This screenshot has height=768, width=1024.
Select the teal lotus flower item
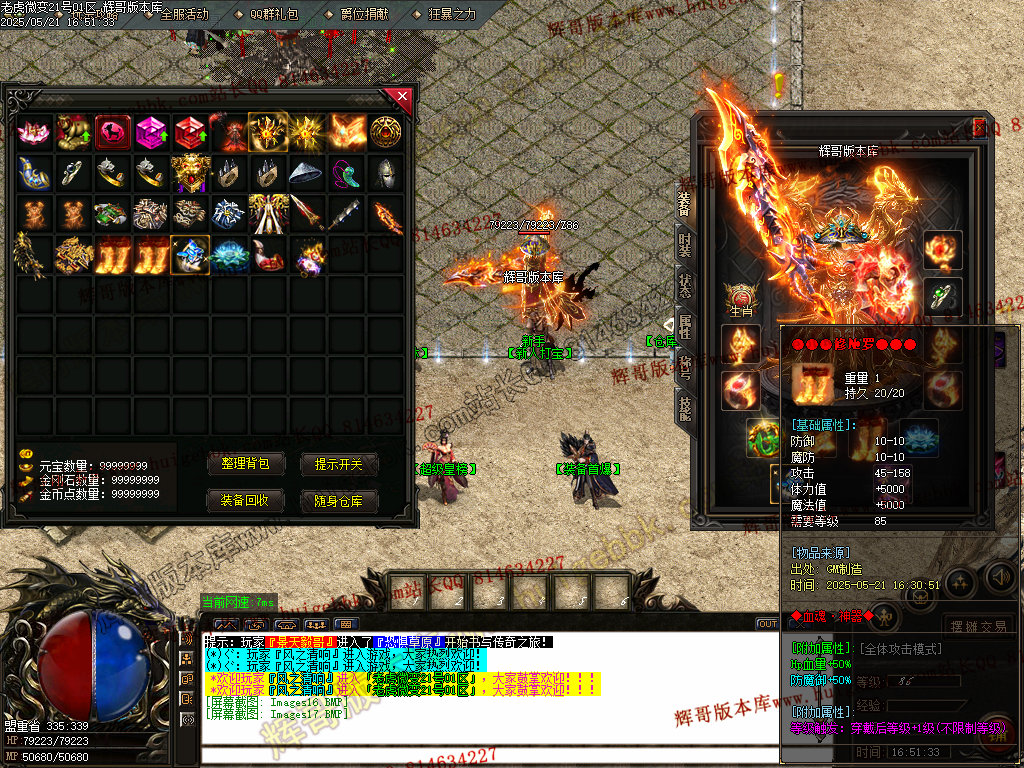point(228,255)
